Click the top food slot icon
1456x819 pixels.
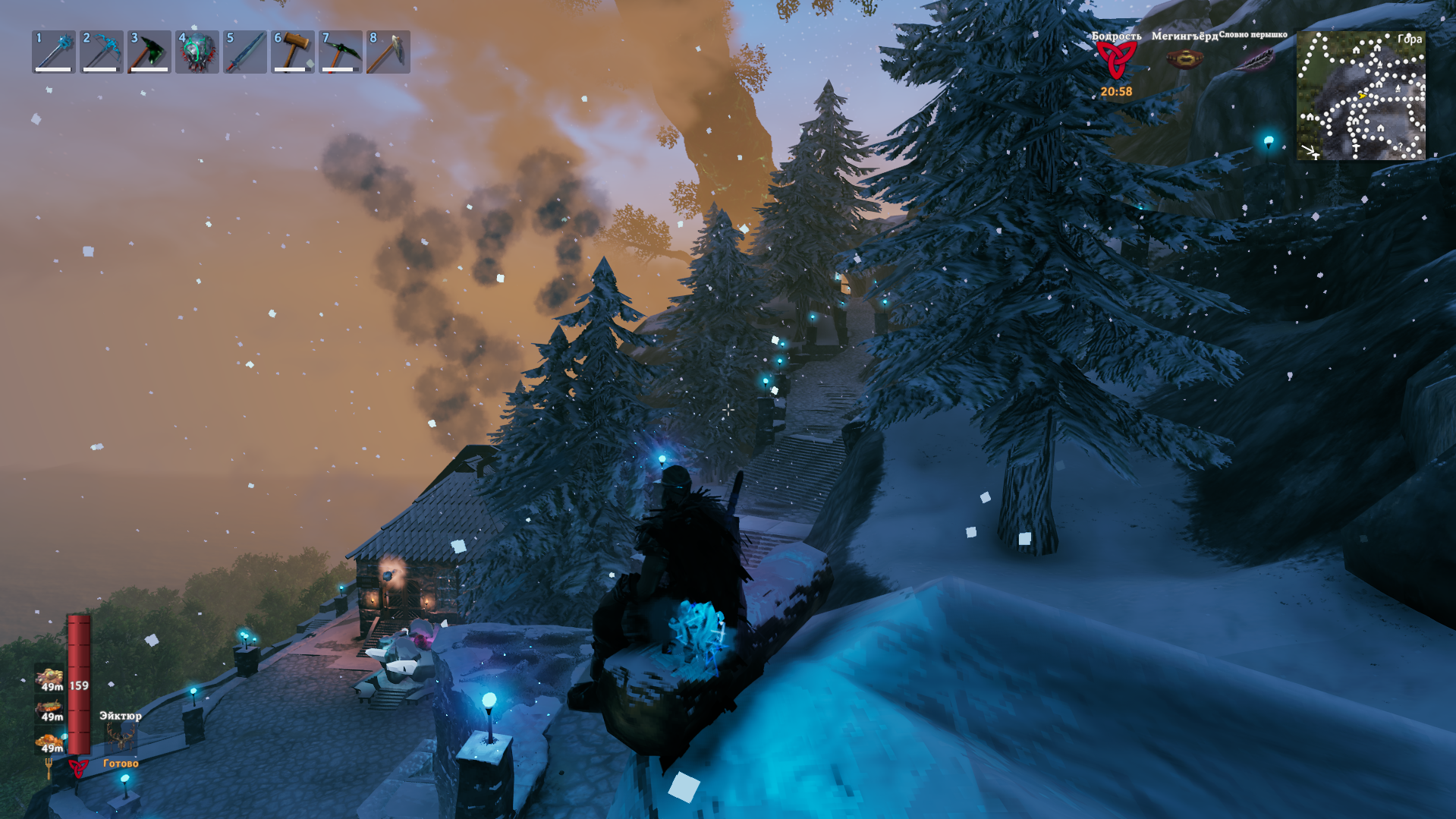click(x=50, y=677)
